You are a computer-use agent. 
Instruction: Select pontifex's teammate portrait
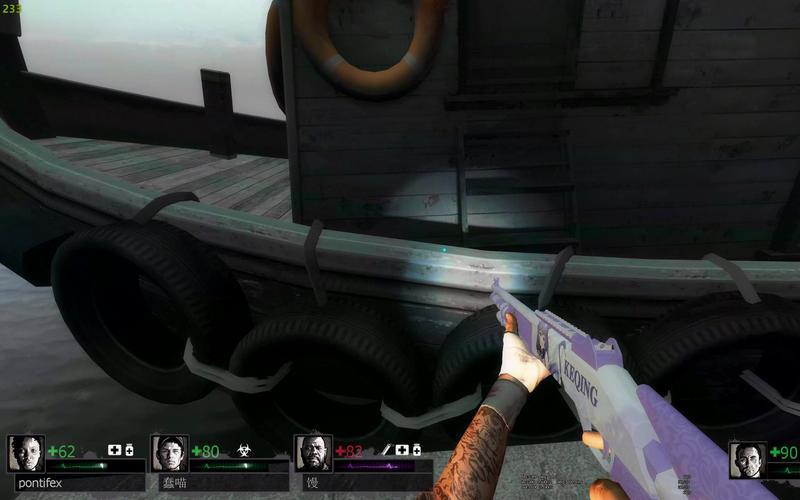(x=26, y=453)
